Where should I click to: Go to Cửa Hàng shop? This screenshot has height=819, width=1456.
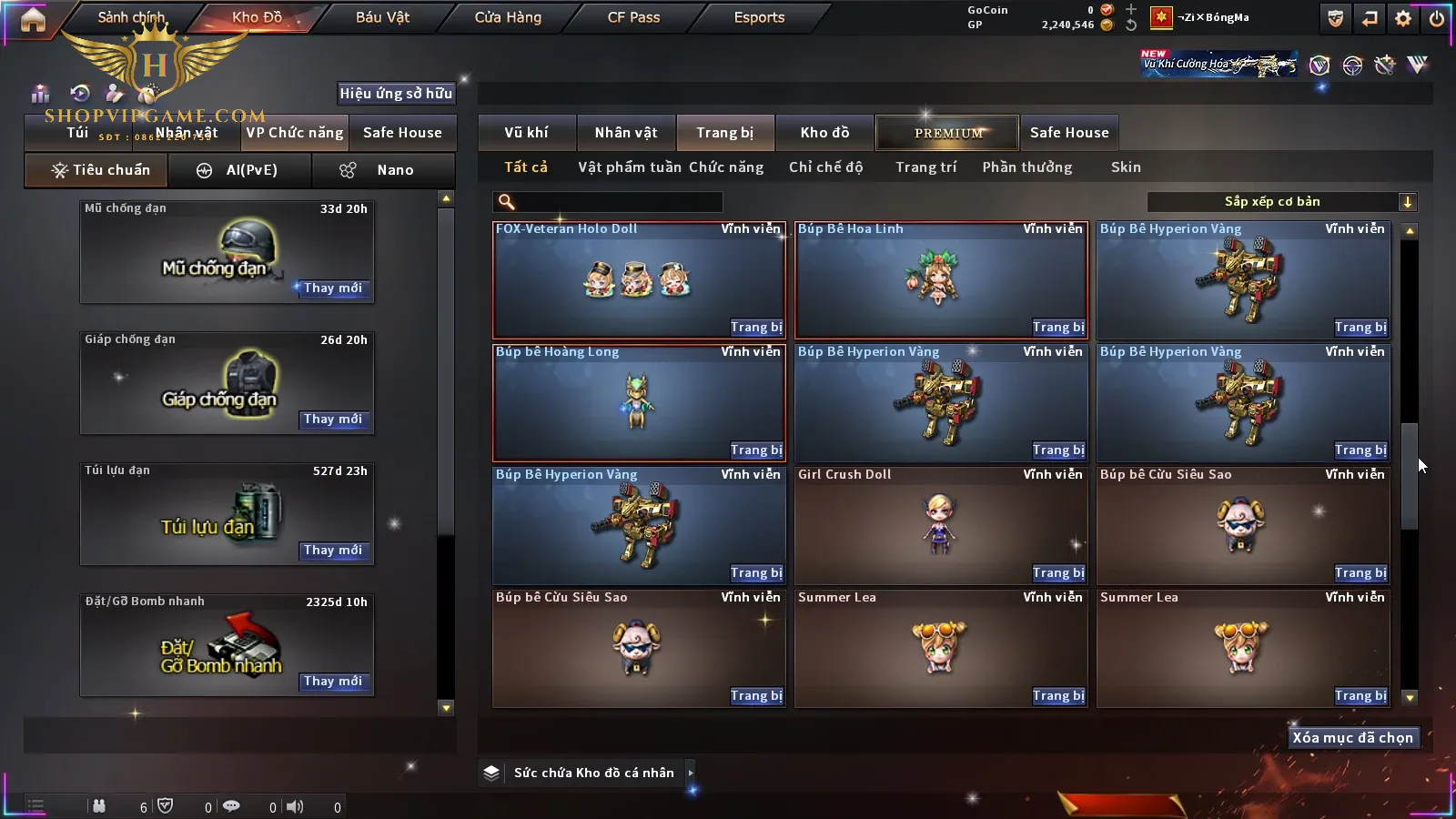508,17
